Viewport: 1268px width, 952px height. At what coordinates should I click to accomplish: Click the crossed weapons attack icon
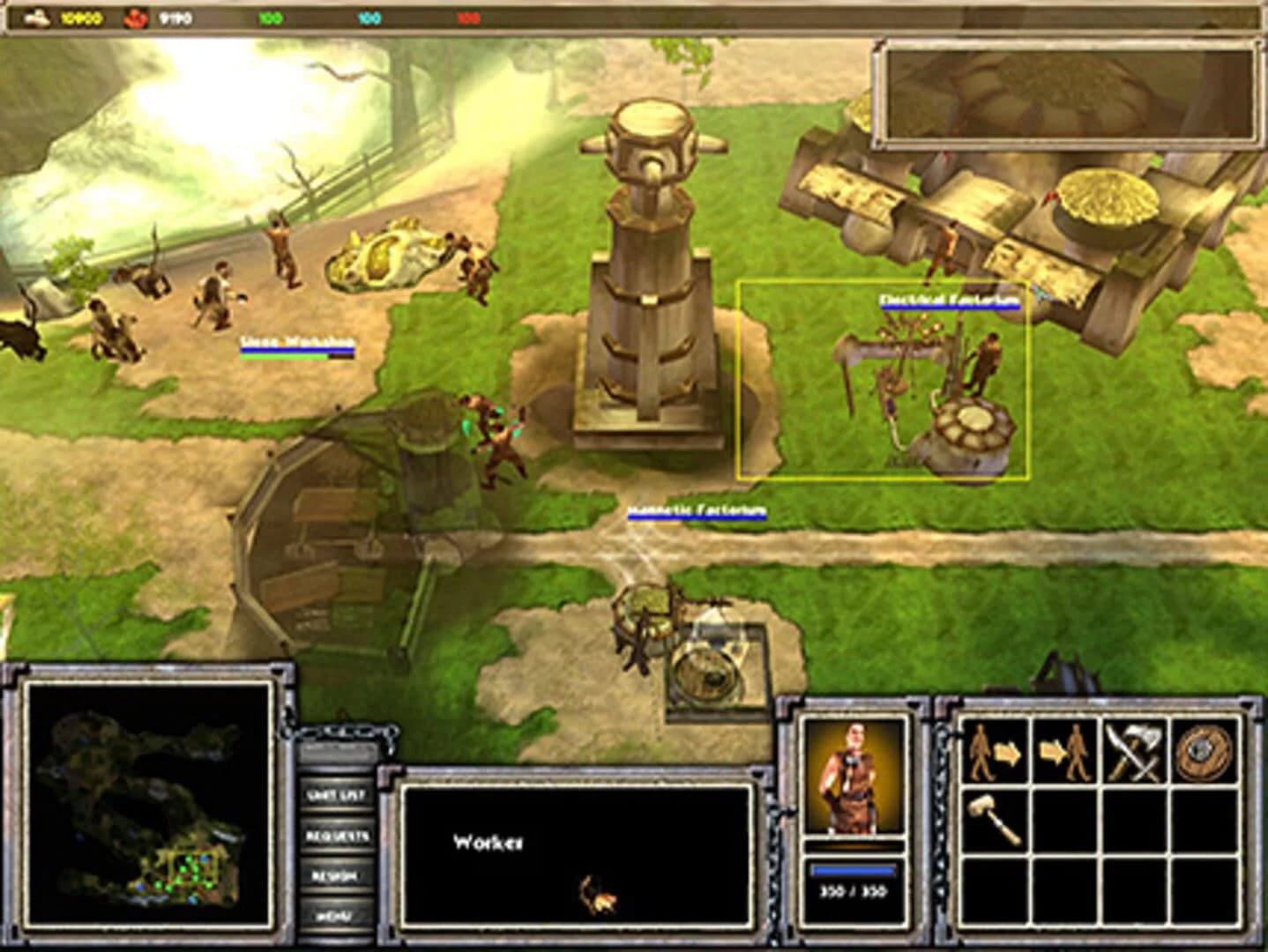pyautogui.click(x=1134, y=751)
